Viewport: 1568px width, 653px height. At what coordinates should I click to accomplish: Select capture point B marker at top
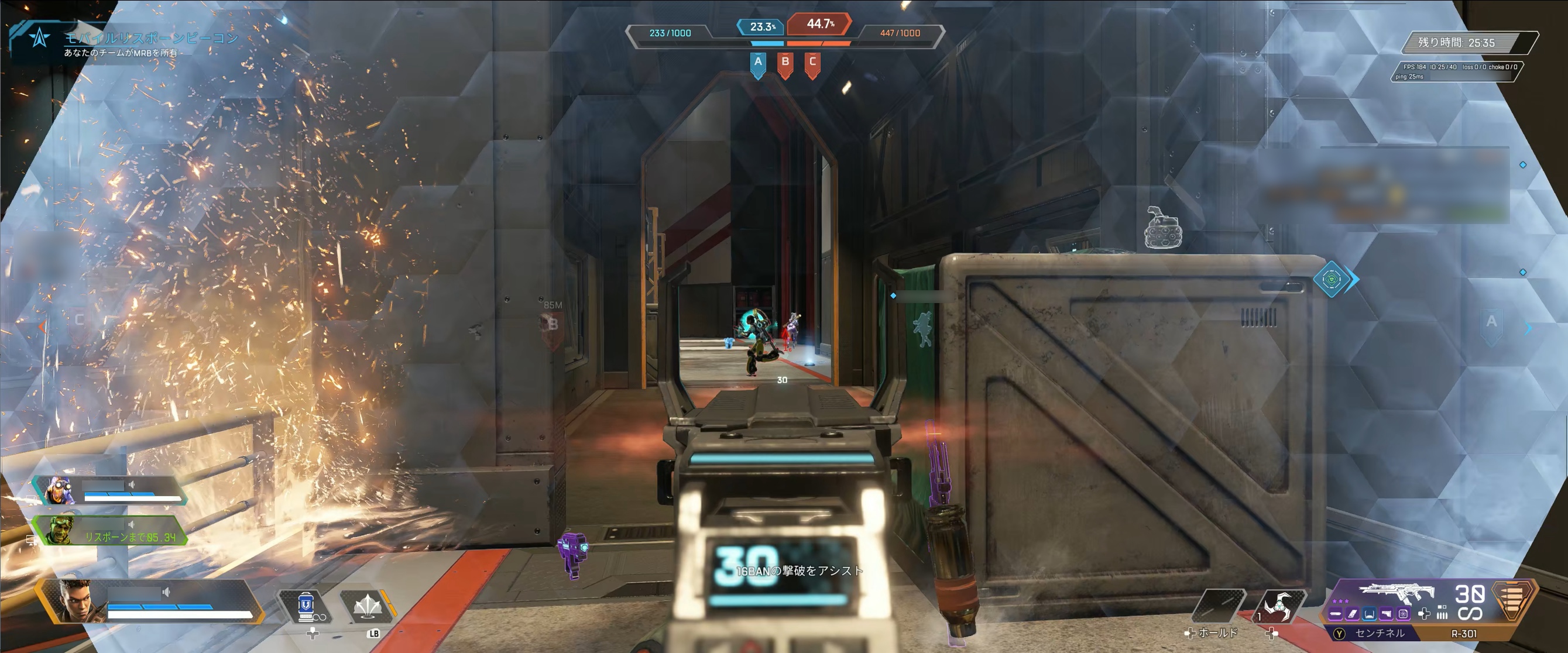(785, 63)
